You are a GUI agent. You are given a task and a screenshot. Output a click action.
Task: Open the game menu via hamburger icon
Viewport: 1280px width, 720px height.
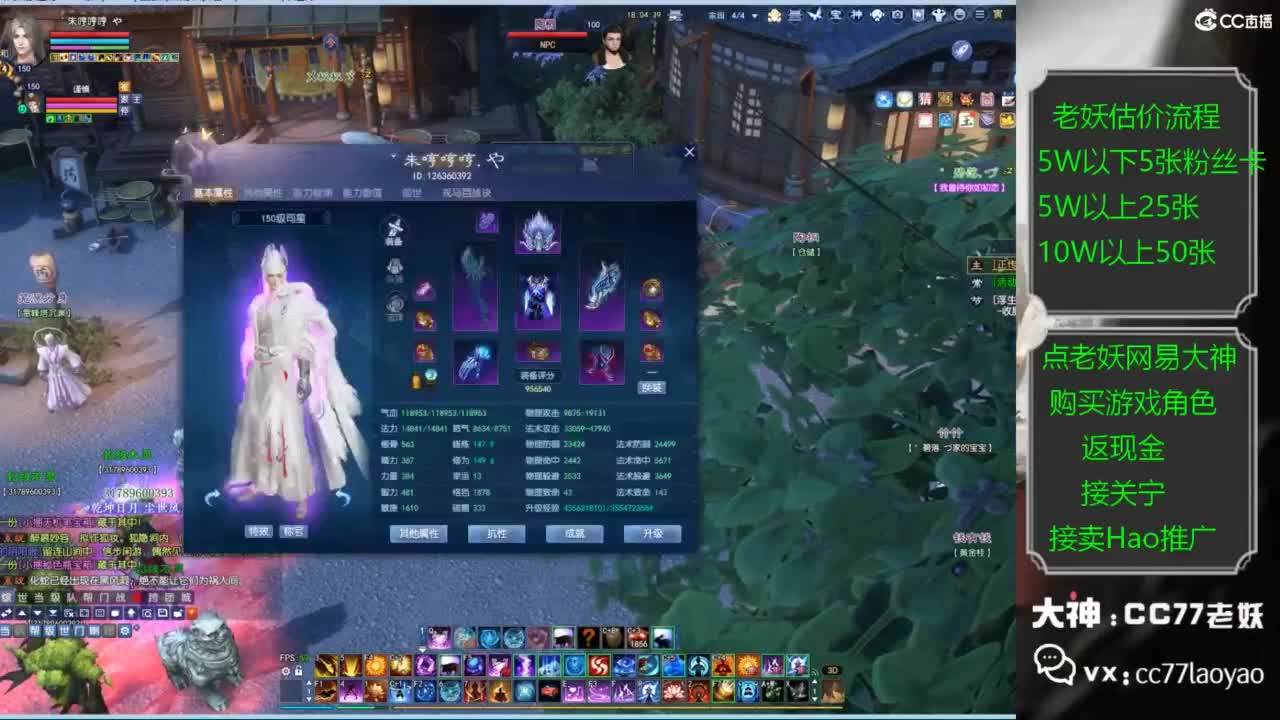tap(980, 14)
